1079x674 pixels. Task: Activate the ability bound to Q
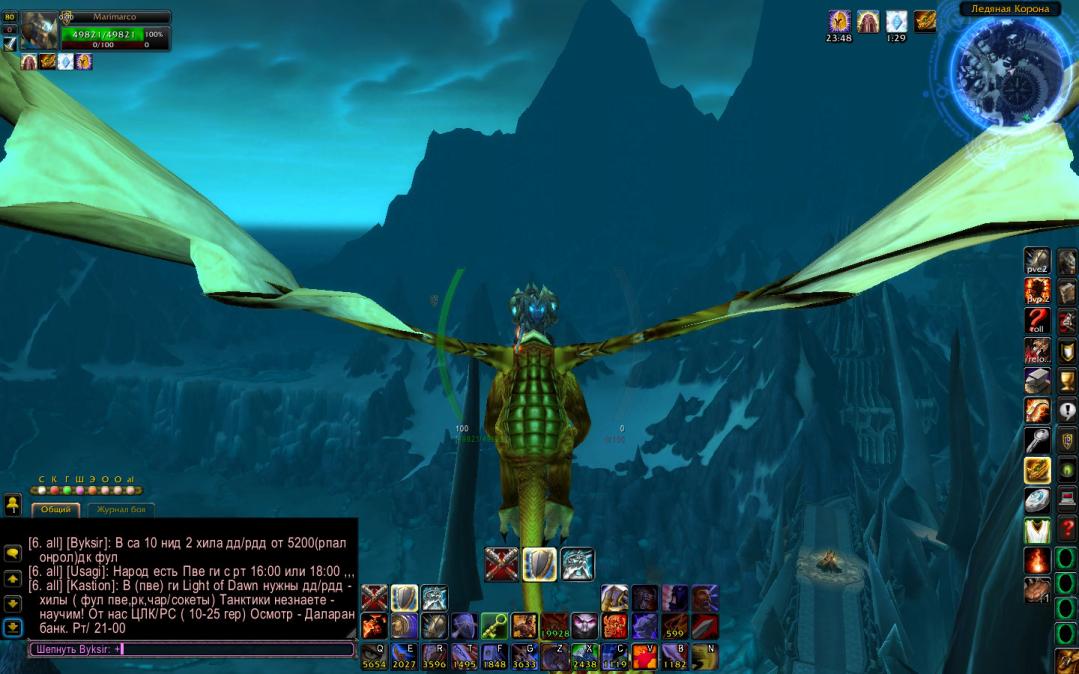coord(374,656)
